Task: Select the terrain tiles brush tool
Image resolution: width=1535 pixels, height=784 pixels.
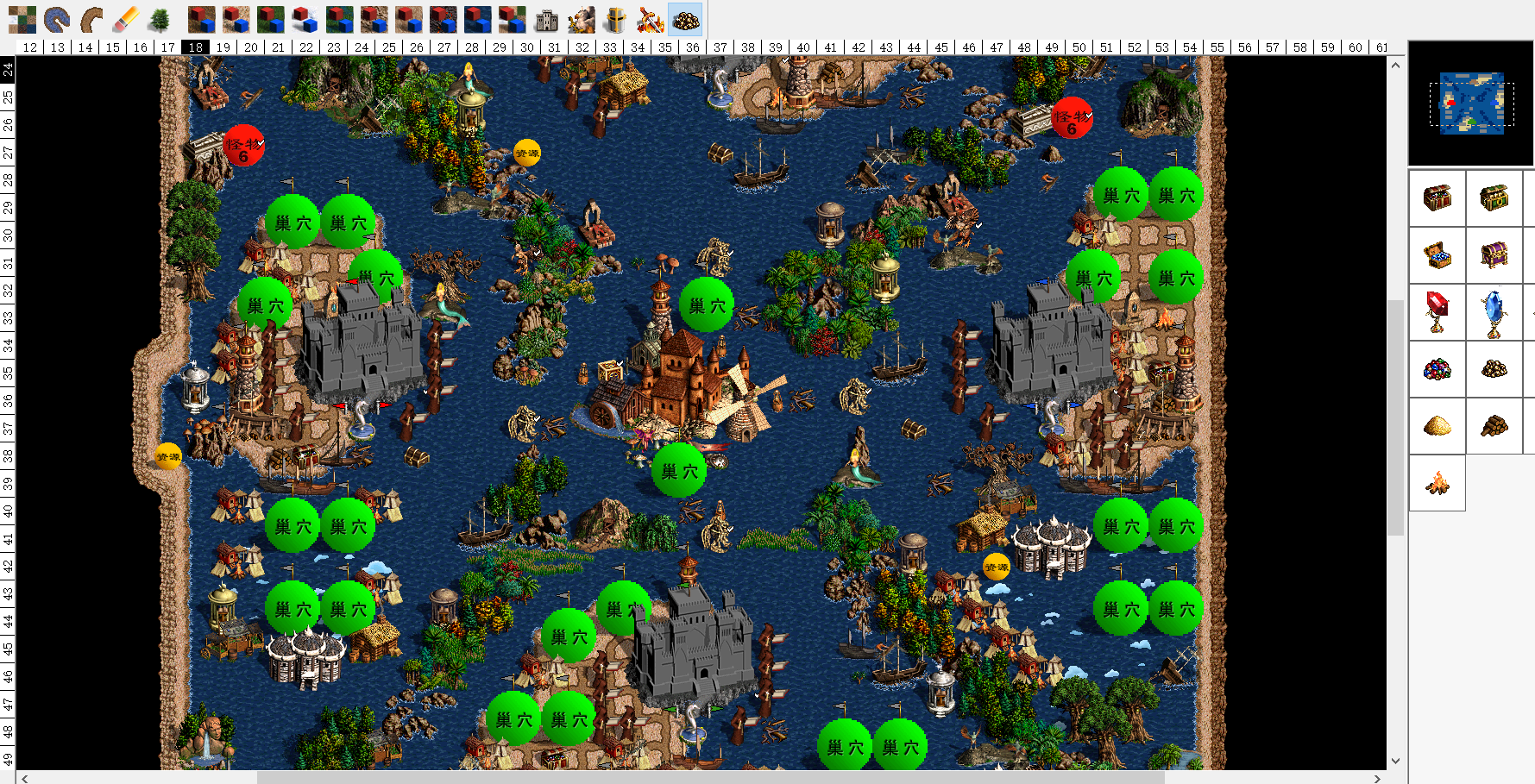Action: point(22,19)
